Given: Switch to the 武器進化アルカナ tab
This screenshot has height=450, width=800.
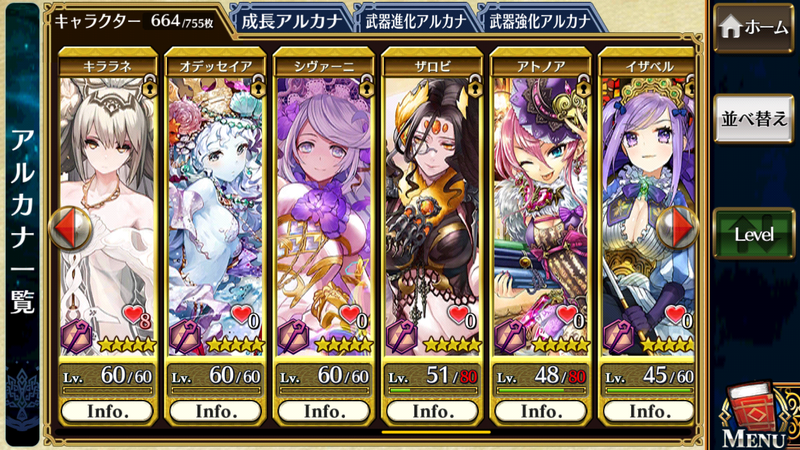Looking at the screenshot, I should pyautogui.click(x=412, y=18).
